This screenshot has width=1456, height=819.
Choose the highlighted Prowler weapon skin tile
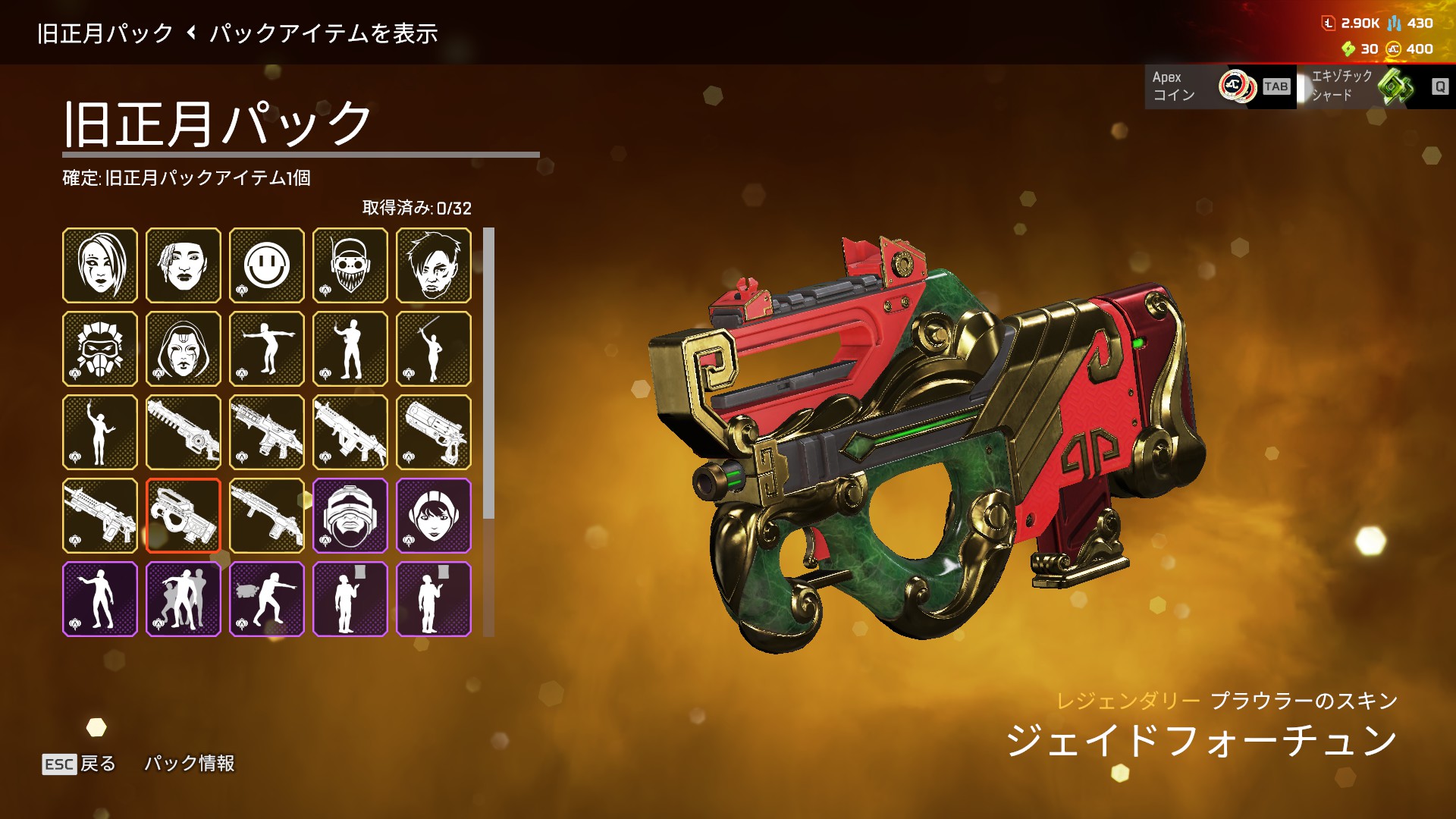(x=184, y=516)
